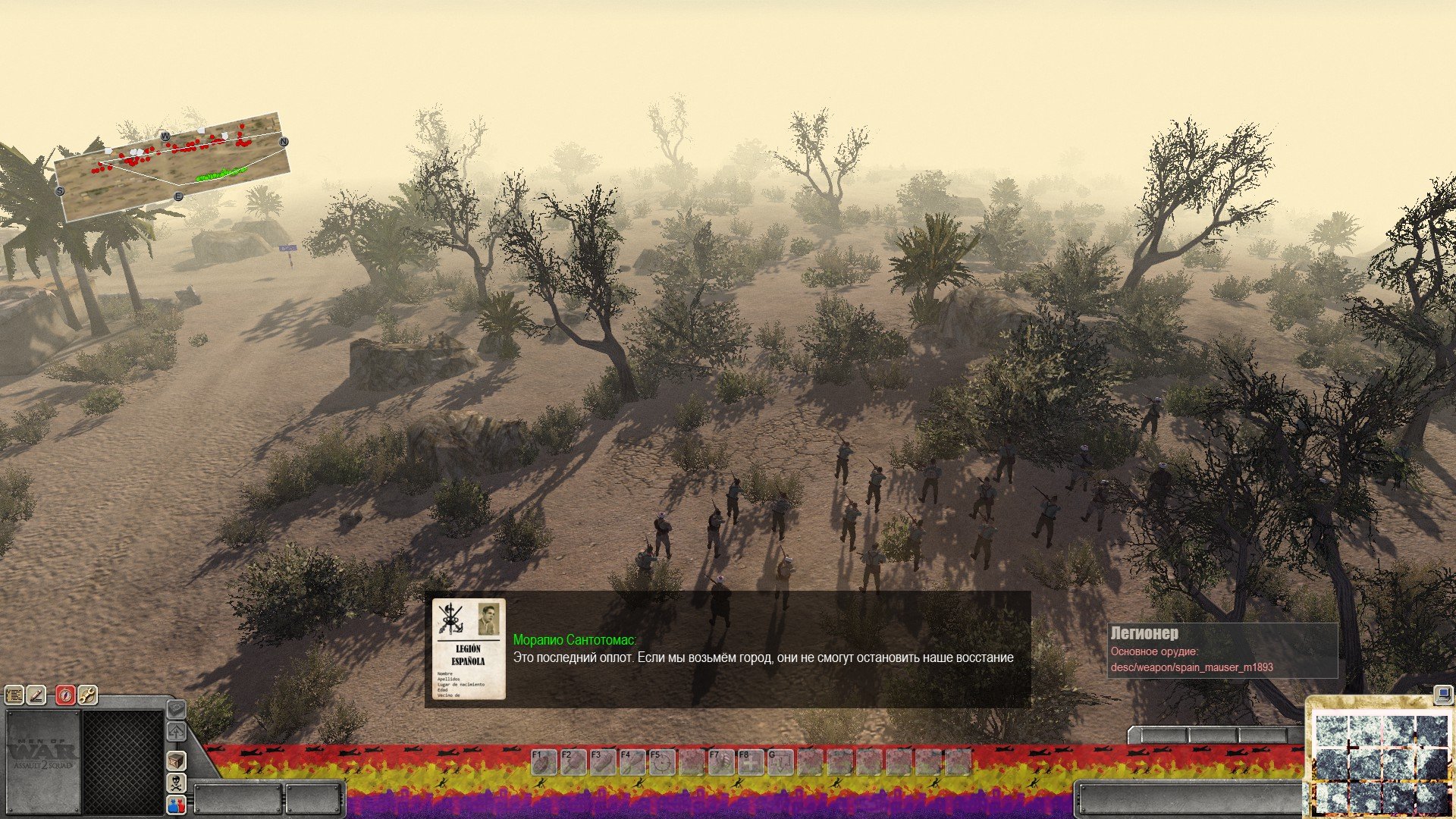The height and width of the screenshot is (819, 1456).
Task: Toggle the red compass button
Action: pyautogui.click(x=66, y=695)
